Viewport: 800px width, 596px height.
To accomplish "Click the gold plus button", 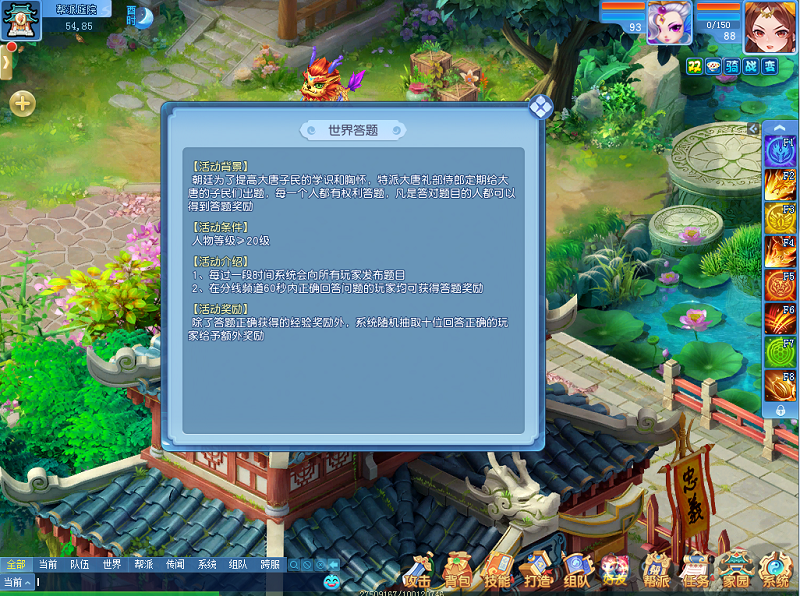I will [x=22, y=102].
